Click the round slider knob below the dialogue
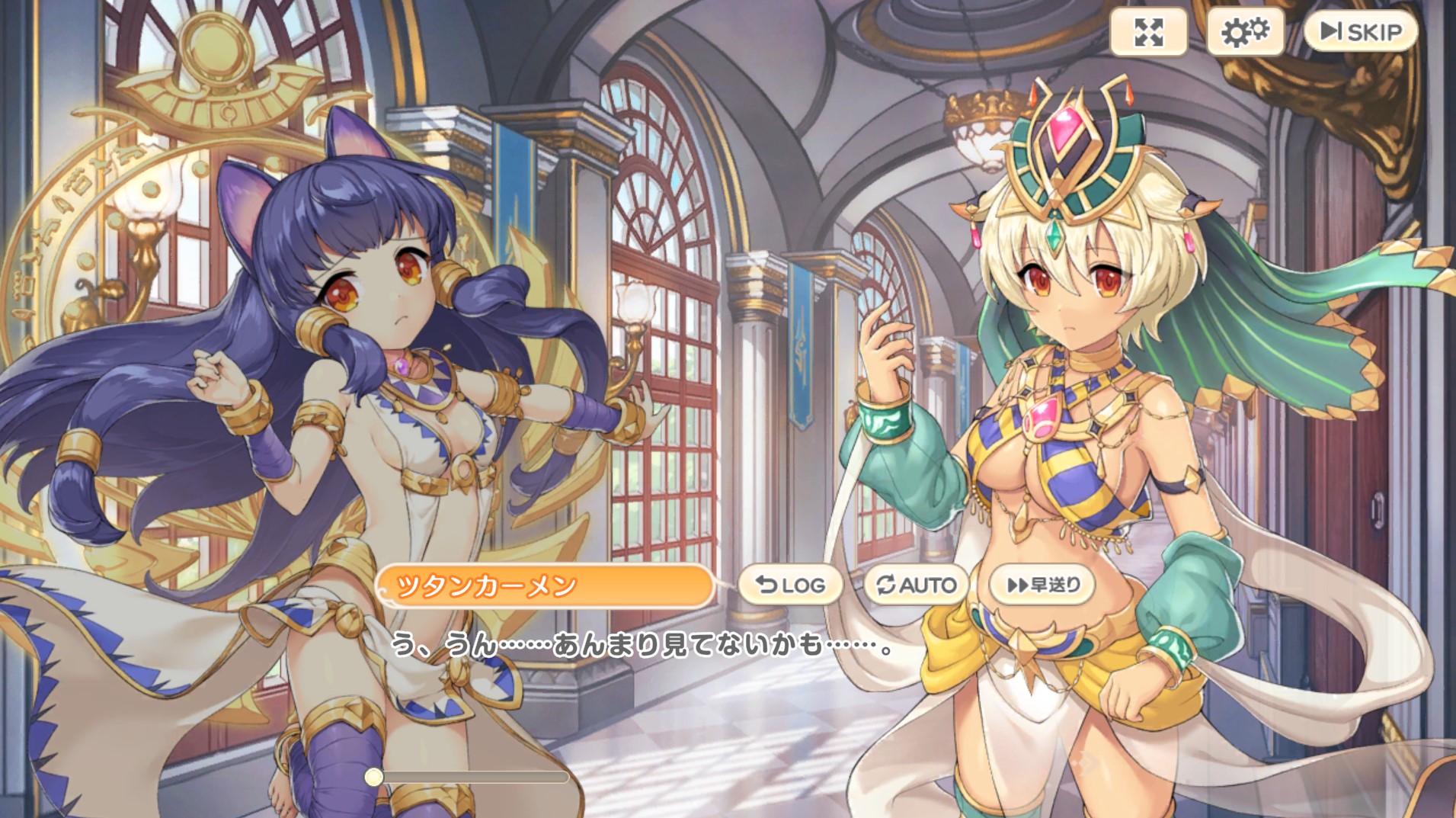1456x818 pixels. point(373,777)
